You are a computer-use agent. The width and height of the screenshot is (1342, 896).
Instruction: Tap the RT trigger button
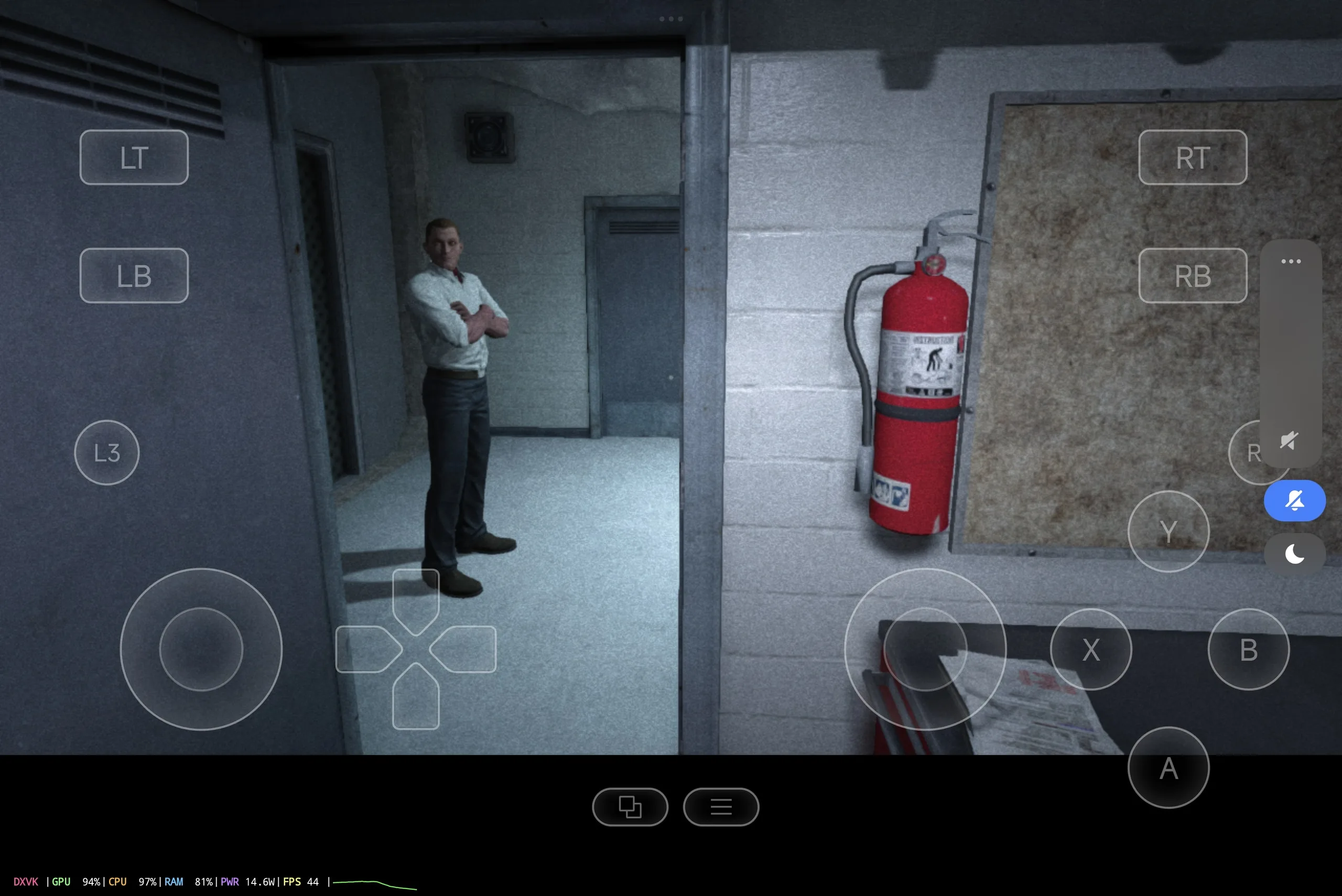(1192, 157)
